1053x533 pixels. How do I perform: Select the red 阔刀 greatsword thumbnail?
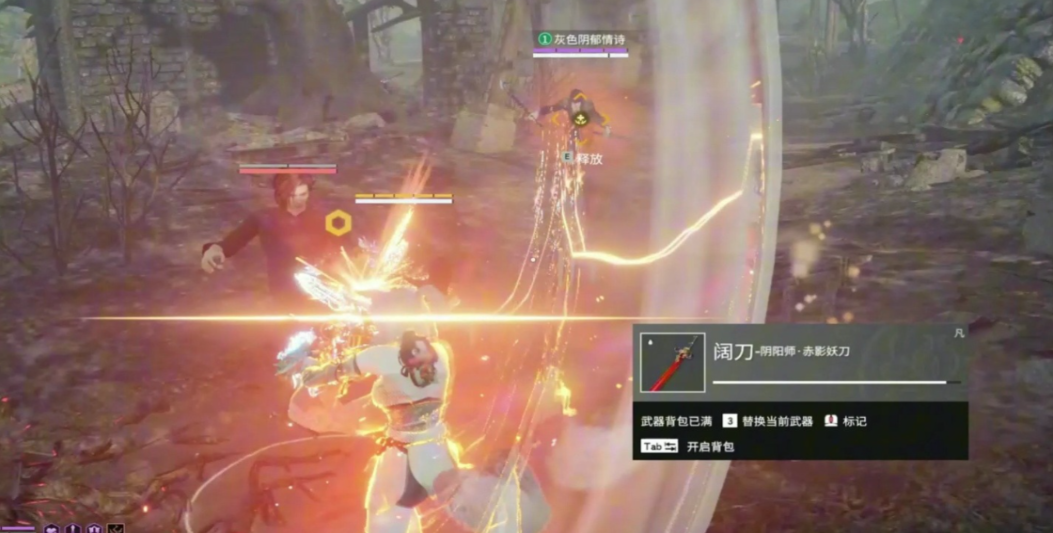pos(673,363)
